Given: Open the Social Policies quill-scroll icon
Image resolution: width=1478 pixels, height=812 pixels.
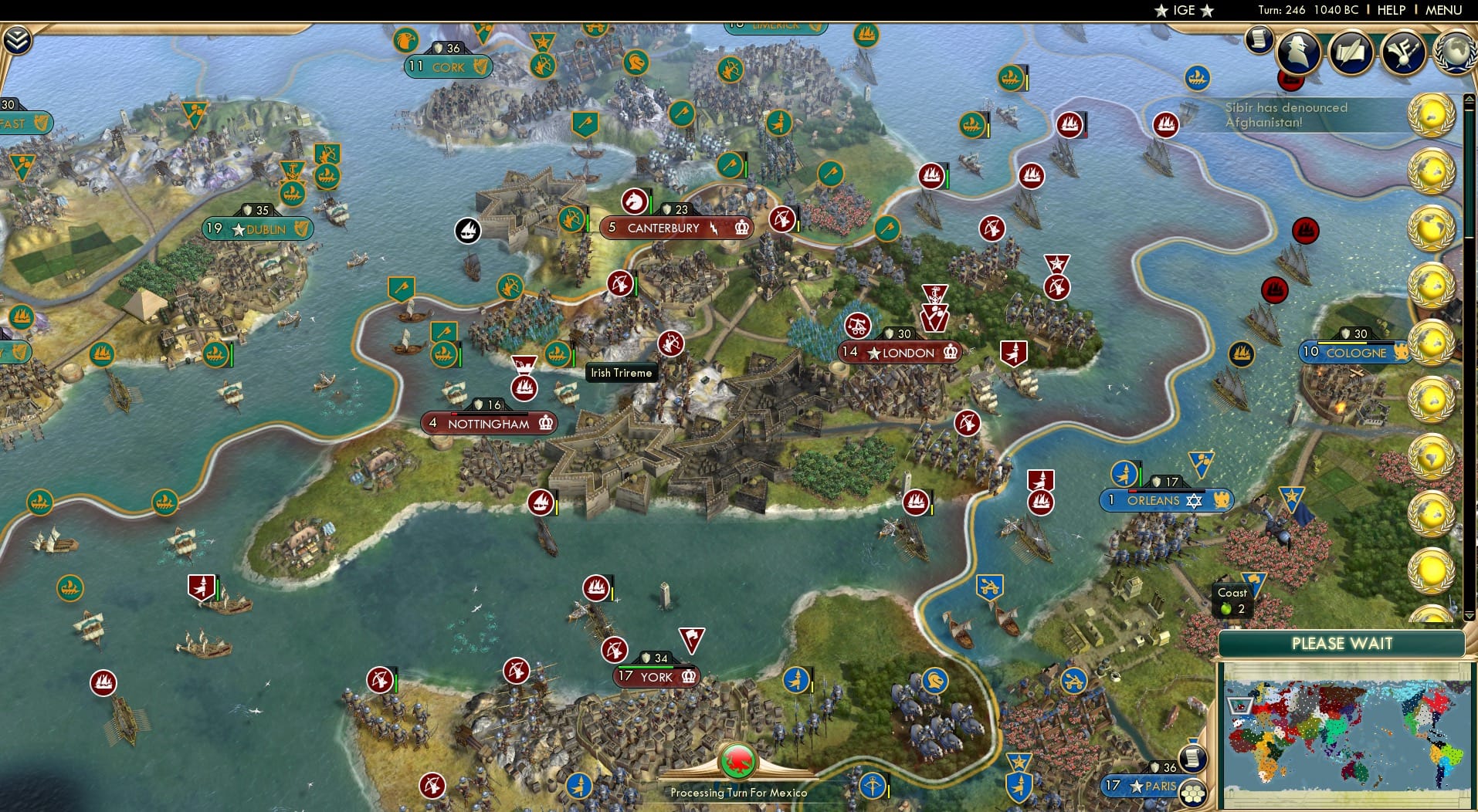Looking at the screenshot, I should coord(1353,52).
